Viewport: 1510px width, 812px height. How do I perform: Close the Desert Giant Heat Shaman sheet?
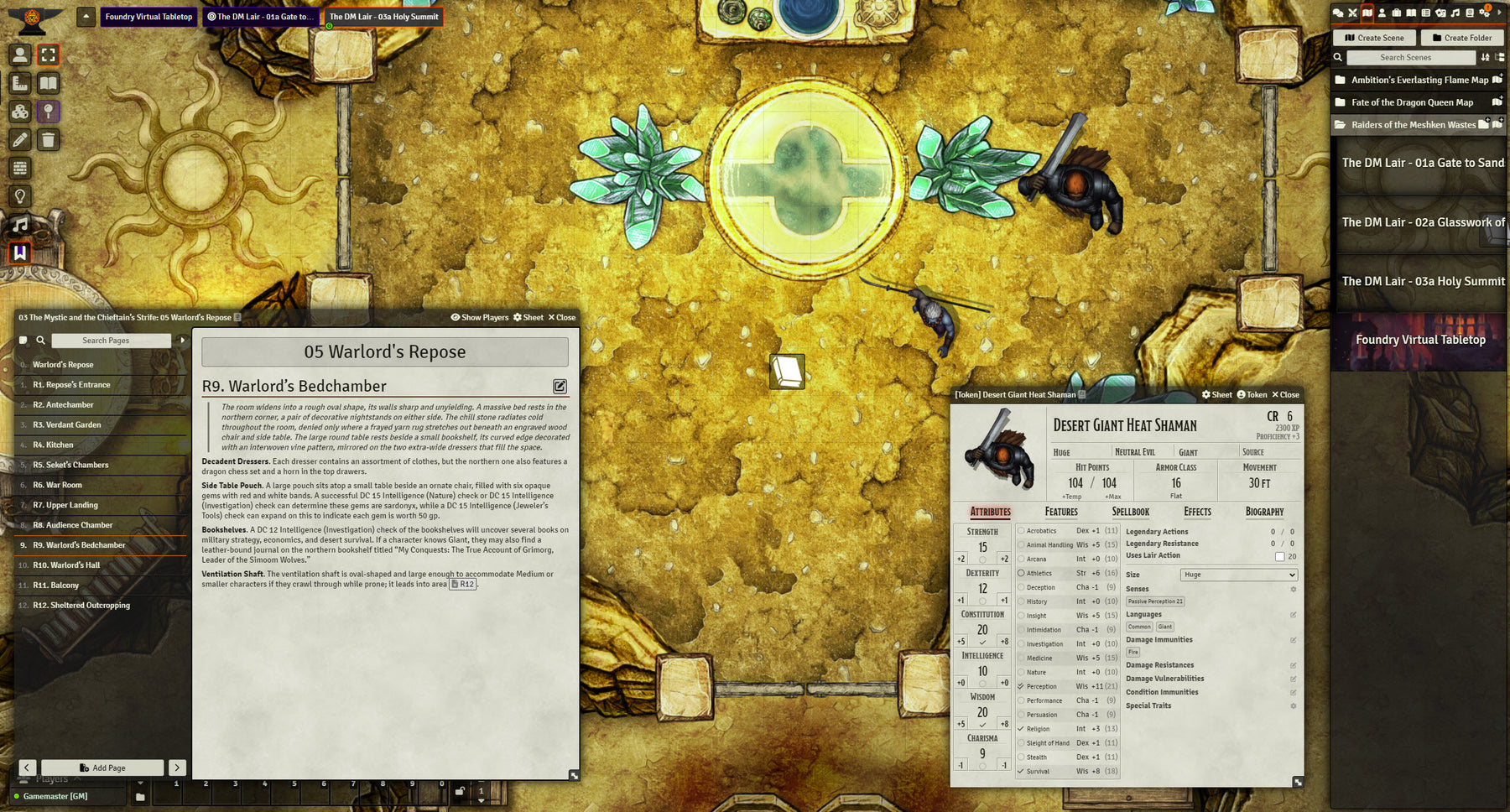click(x=1285, y=395)
